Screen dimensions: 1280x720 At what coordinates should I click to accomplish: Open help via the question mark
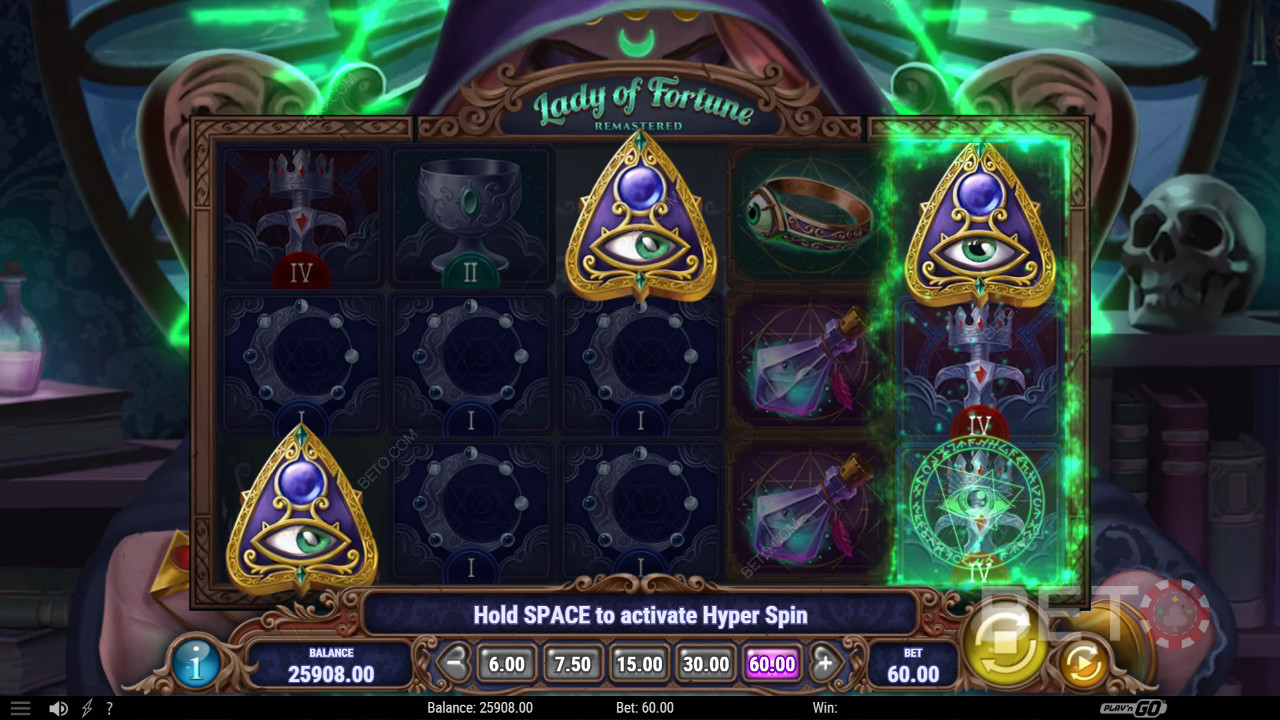tap(109, 708)
